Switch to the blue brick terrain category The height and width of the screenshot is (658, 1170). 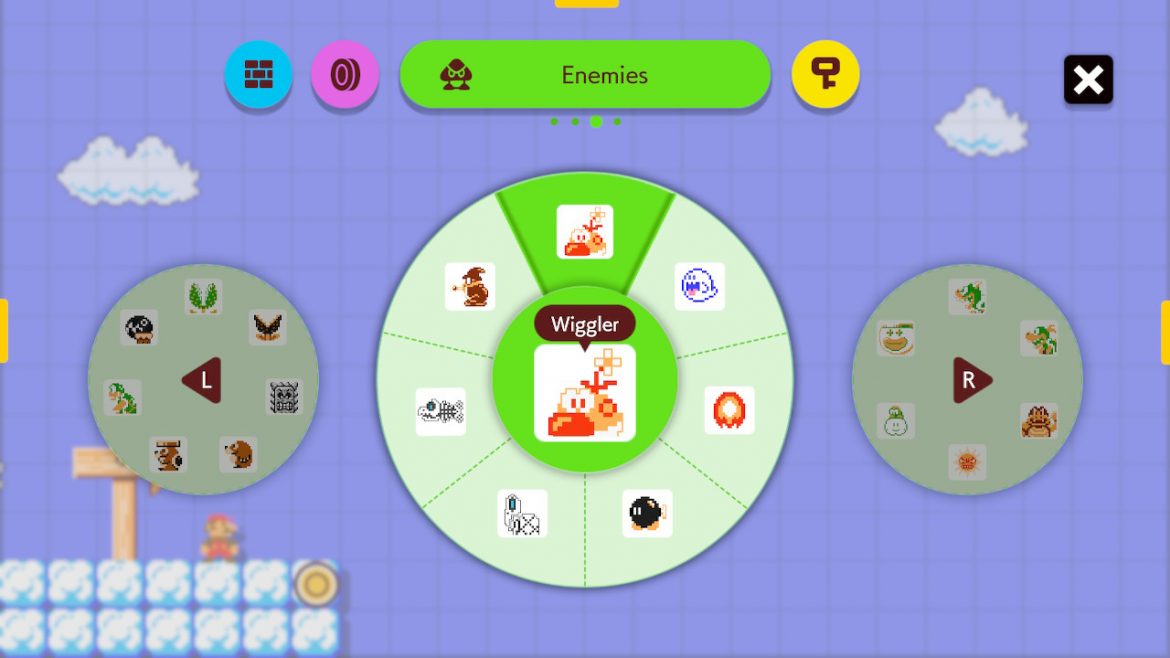pos(258,75)
